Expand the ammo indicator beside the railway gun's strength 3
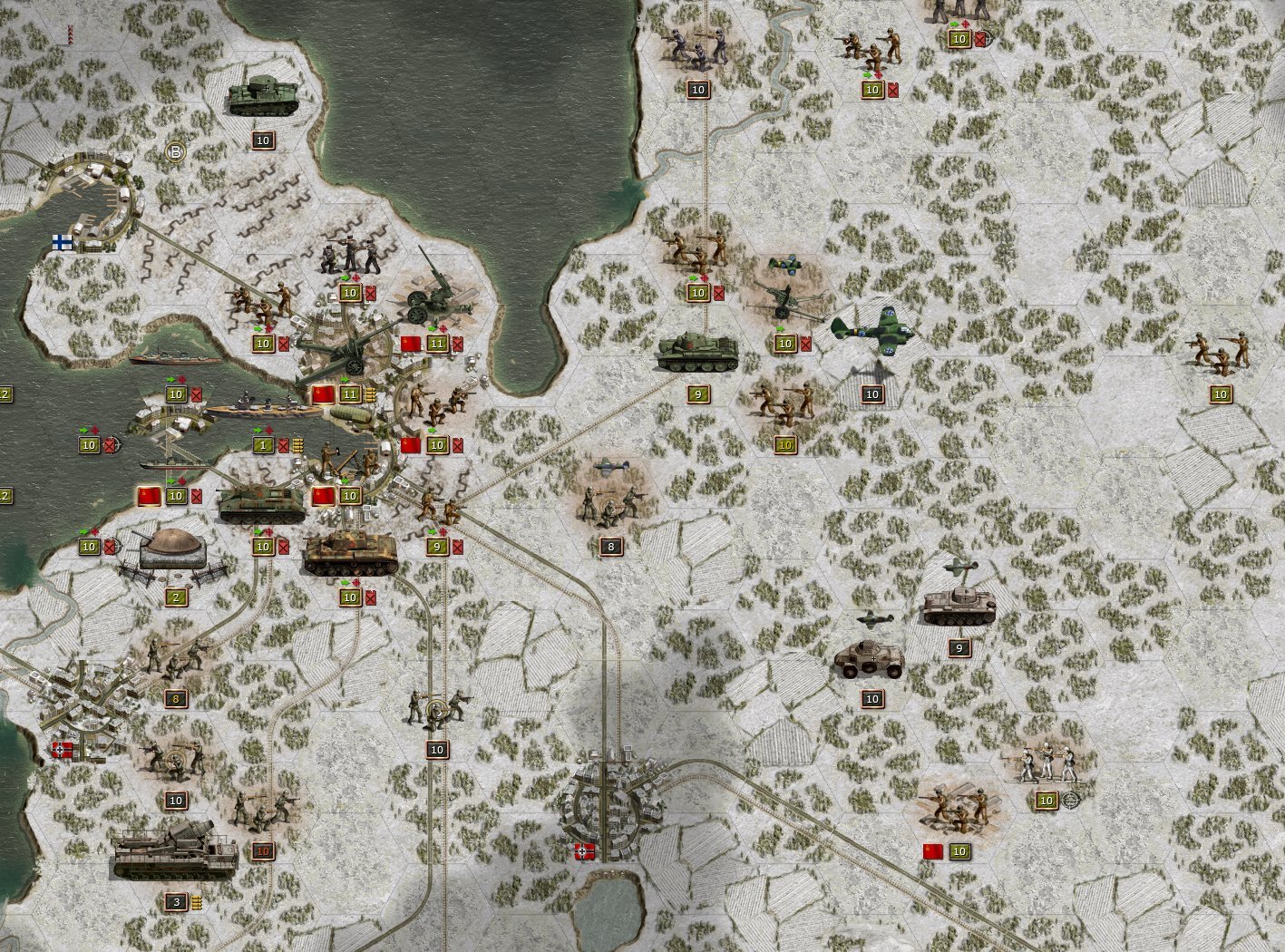Image resolution: width=1285 pixels, height=952 pixels. tap(196, 902)
